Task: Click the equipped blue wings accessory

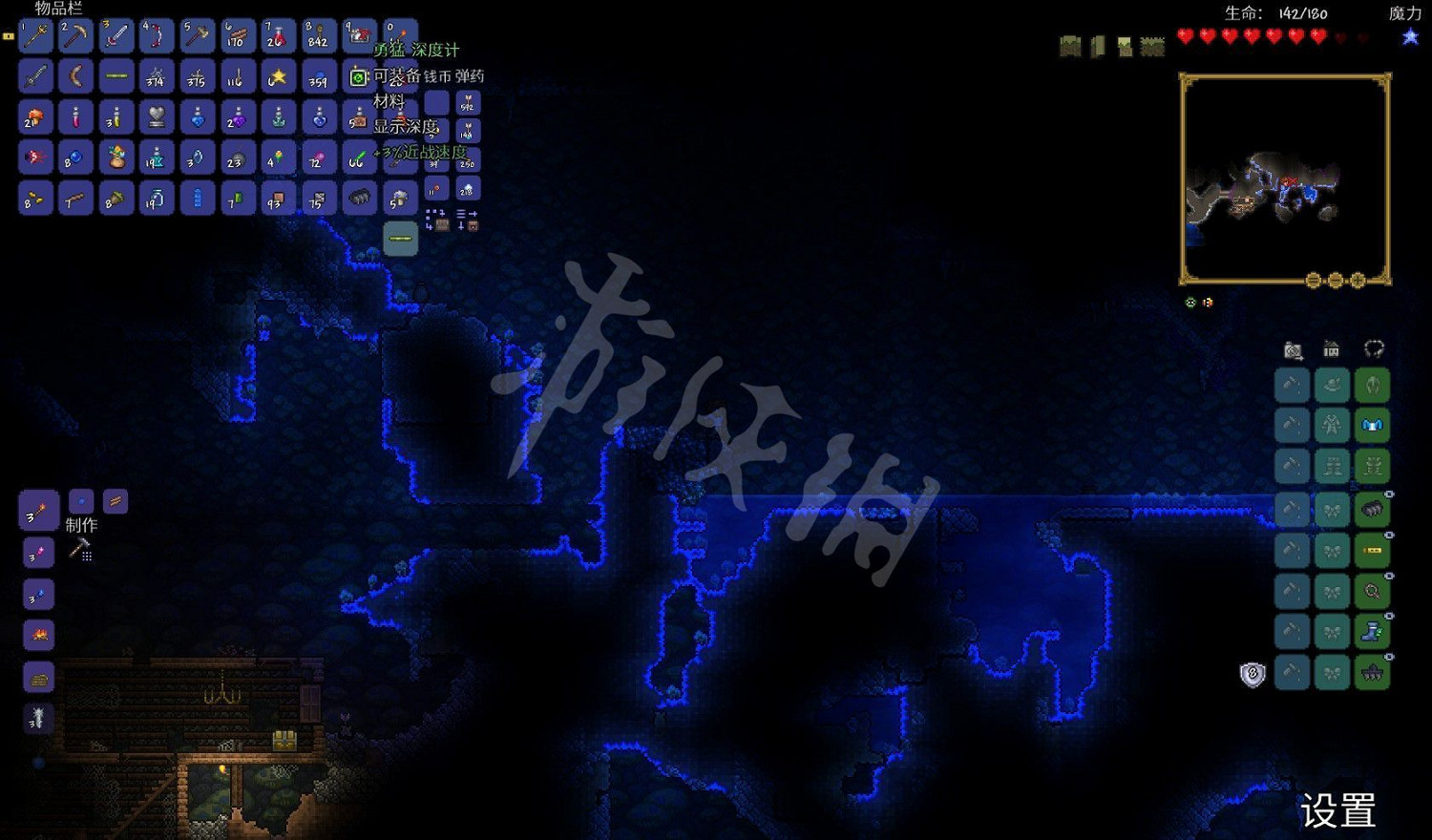Action: click(x=1372, y=425)
